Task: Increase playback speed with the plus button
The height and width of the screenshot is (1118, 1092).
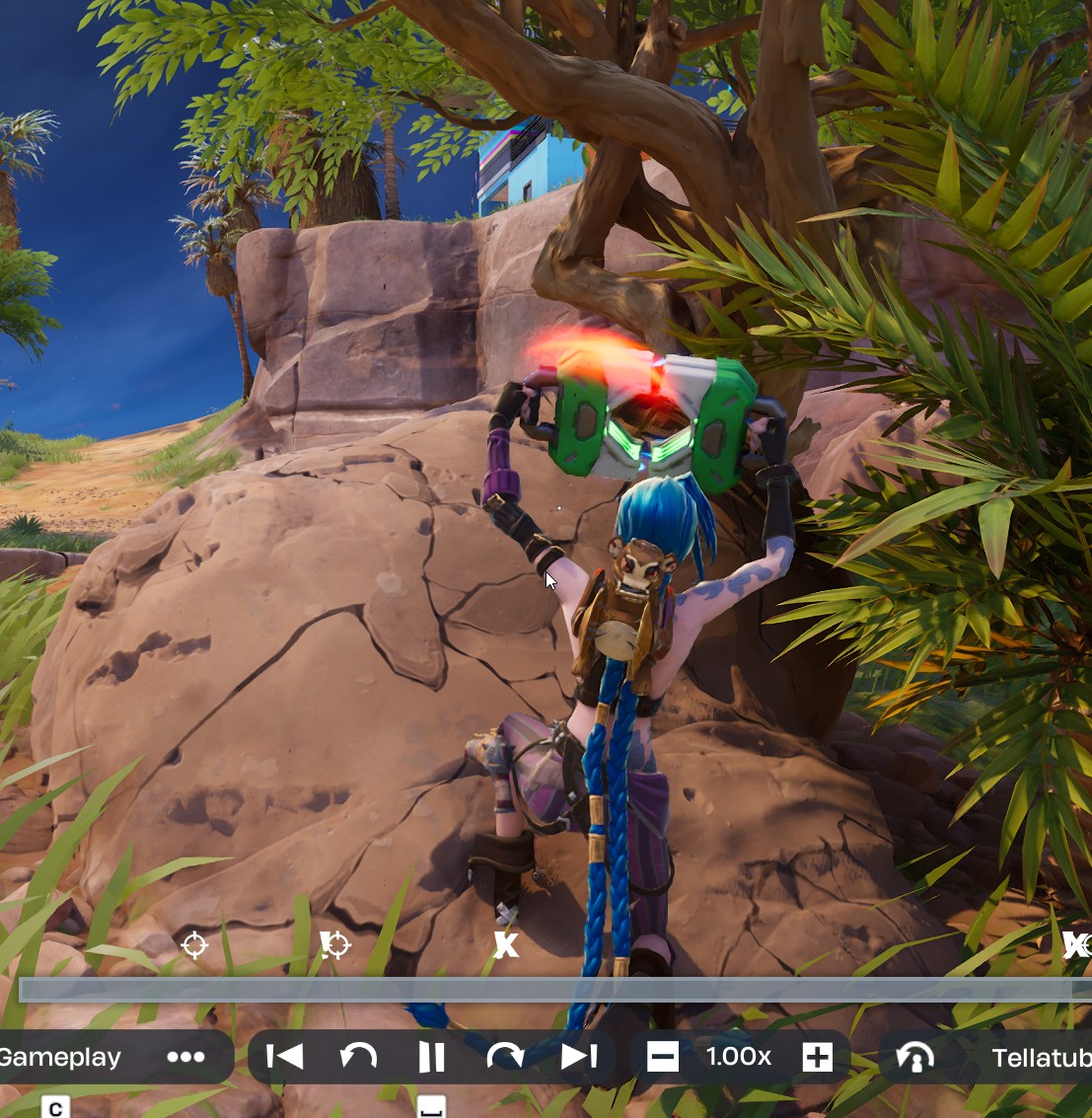Action: 817,1057
